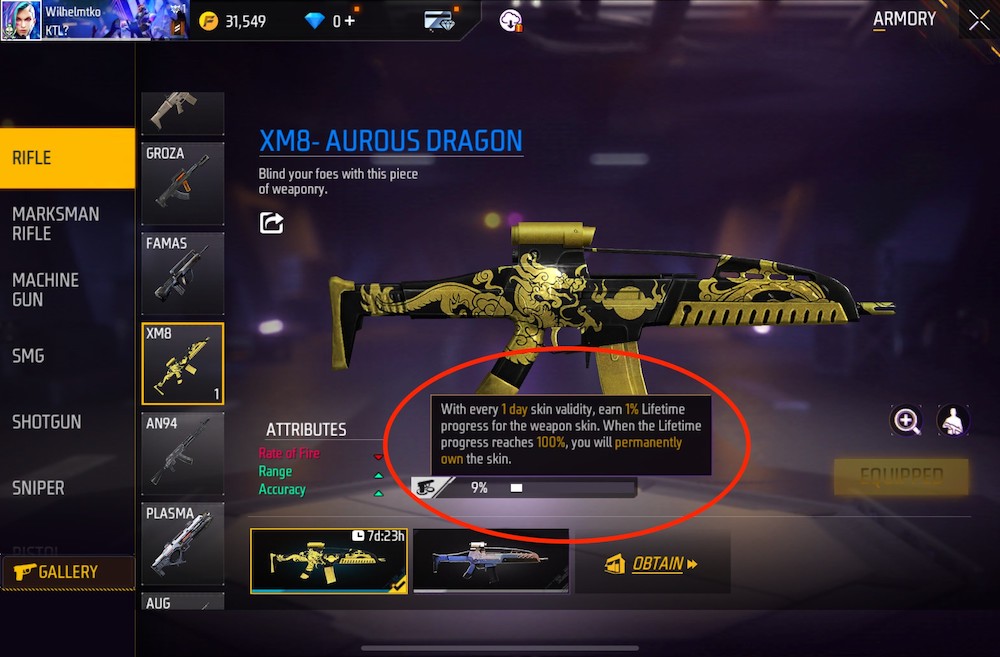Image resolution: width=1000 pixels, height=657 pixels.
Task: Switch to the Marksman Rifle category
Action: pos(55,224)
